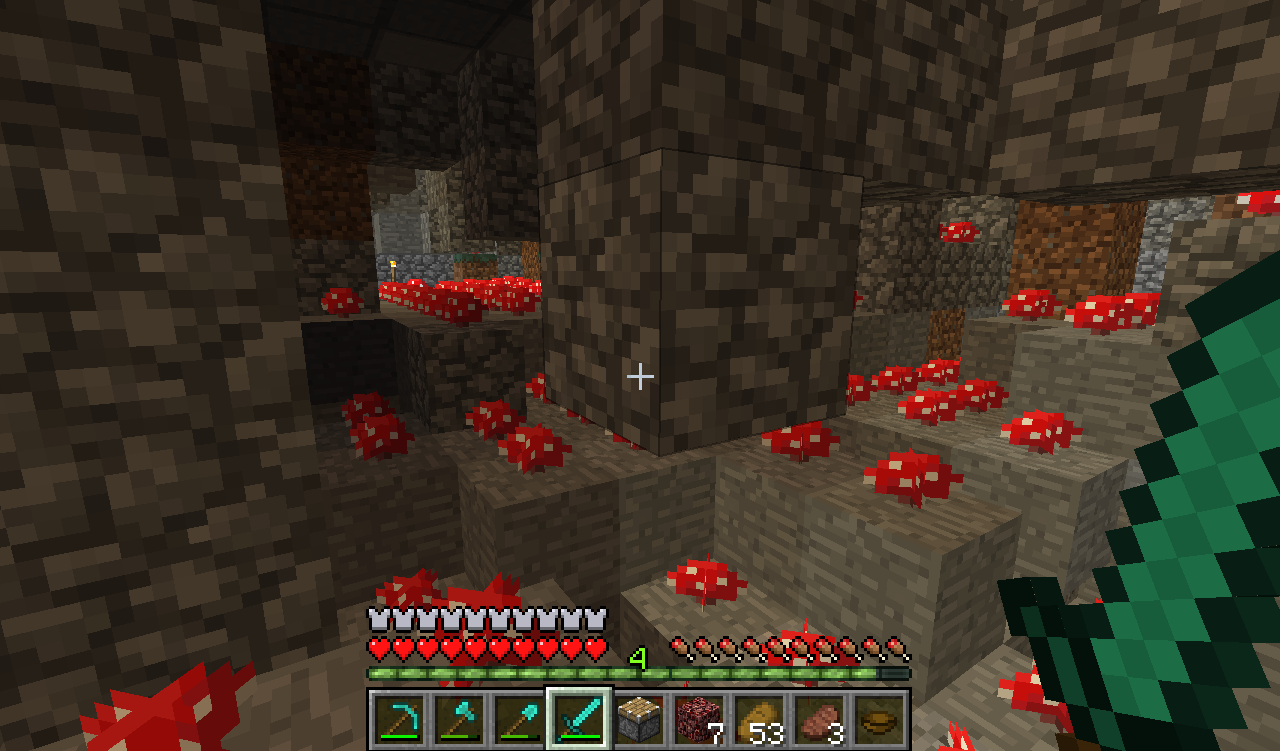Viewport: 1280px width, 751px height.
Task: Pick the netherrack stack of 7
Action: [x=699, y=718]
